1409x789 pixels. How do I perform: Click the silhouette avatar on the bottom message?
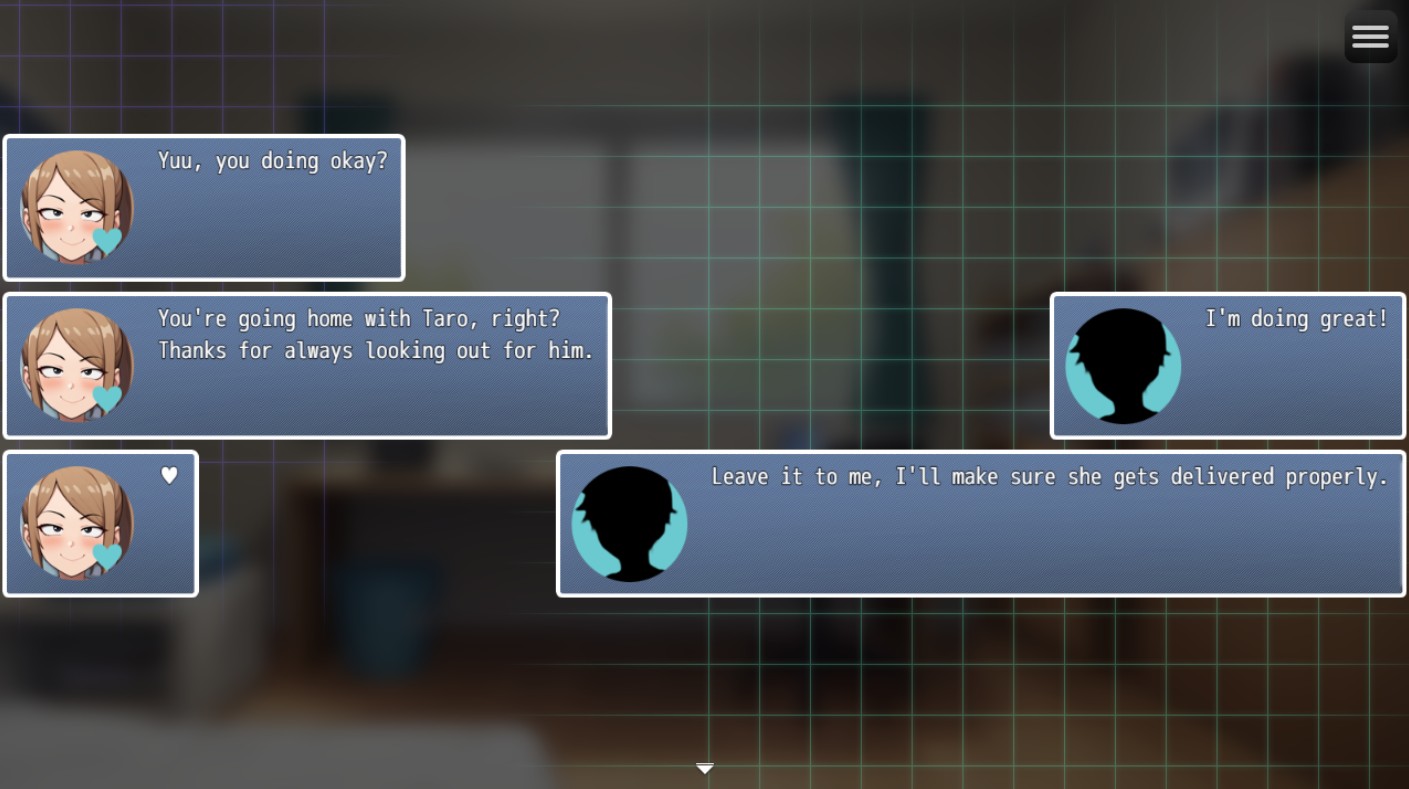629,523
